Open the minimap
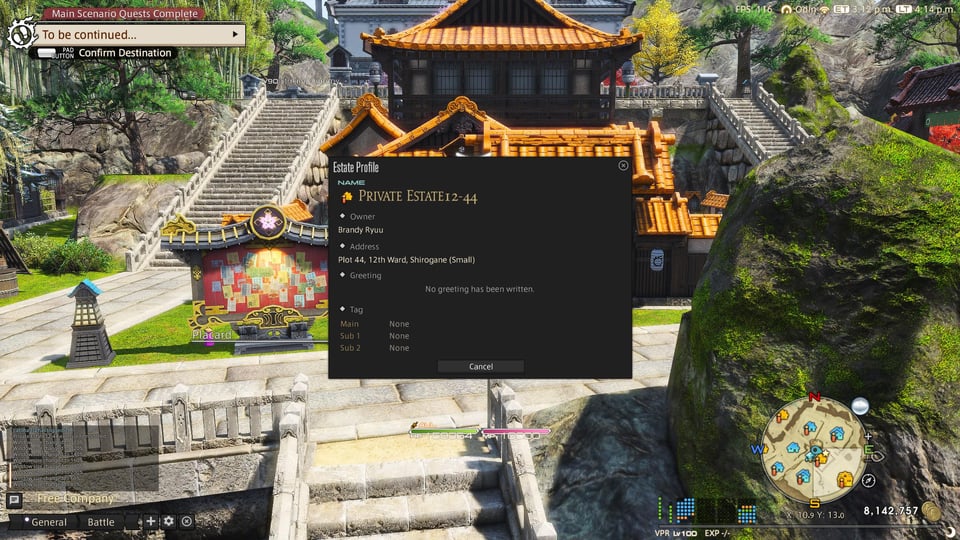The width and height of the screenshot is (960, 540). tap(811, 450)
